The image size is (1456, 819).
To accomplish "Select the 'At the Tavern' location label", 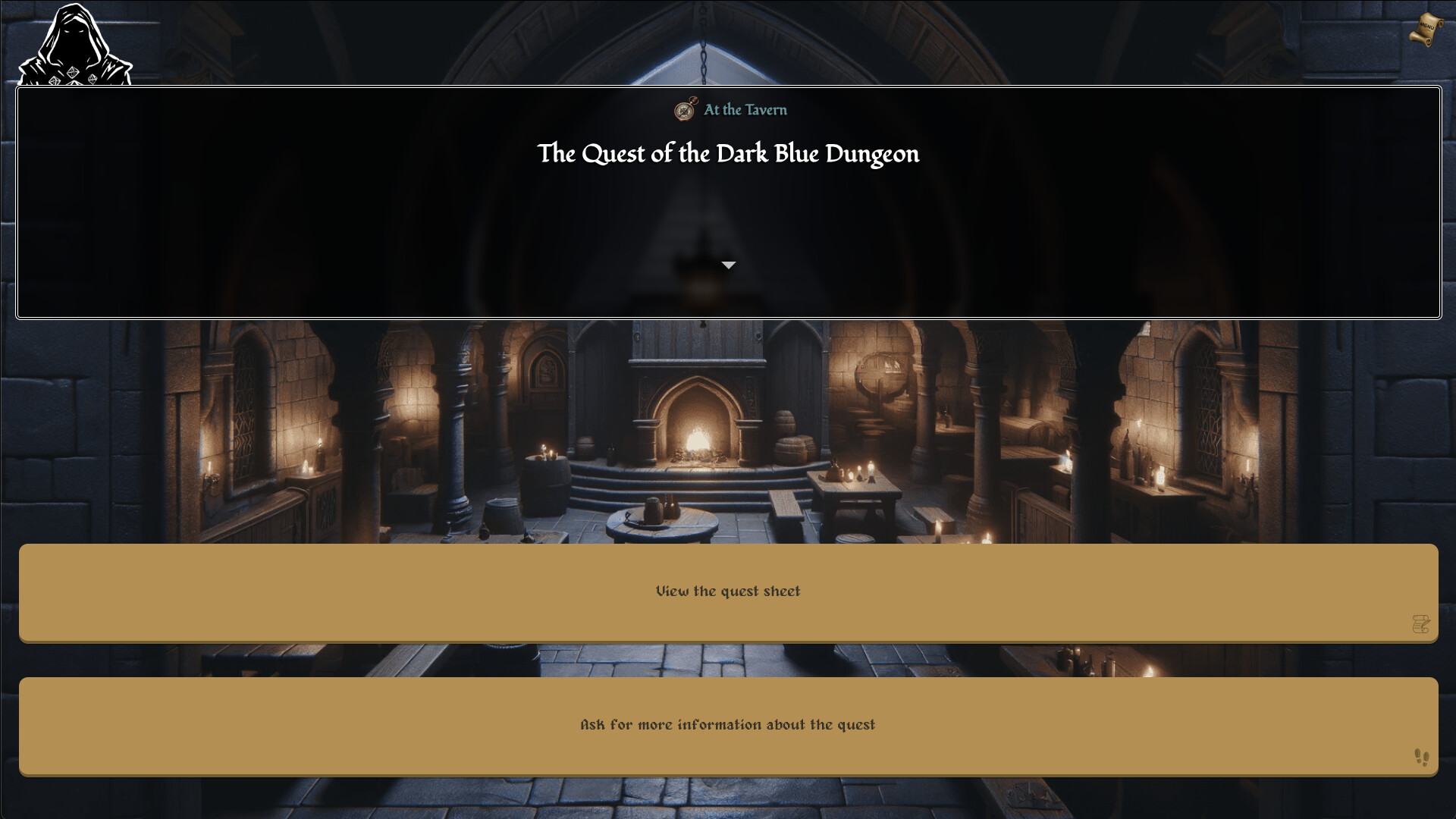I will click(x=745, y=109).
